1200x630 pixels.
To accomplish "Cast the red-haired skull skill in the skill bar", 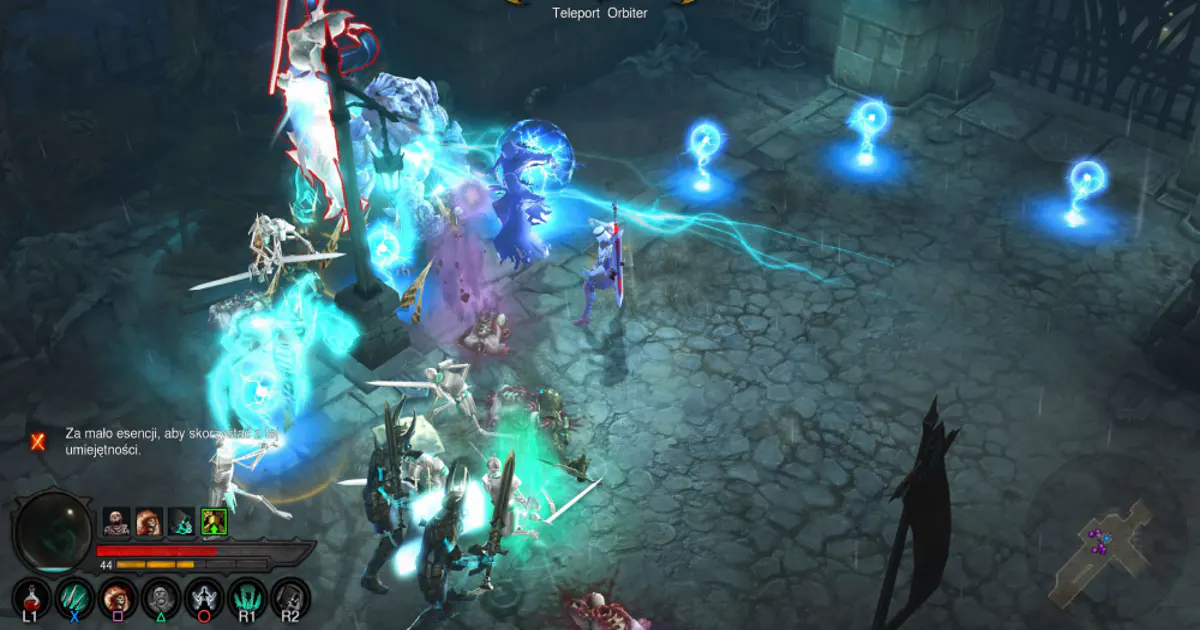I will click(x=117, y=598).
